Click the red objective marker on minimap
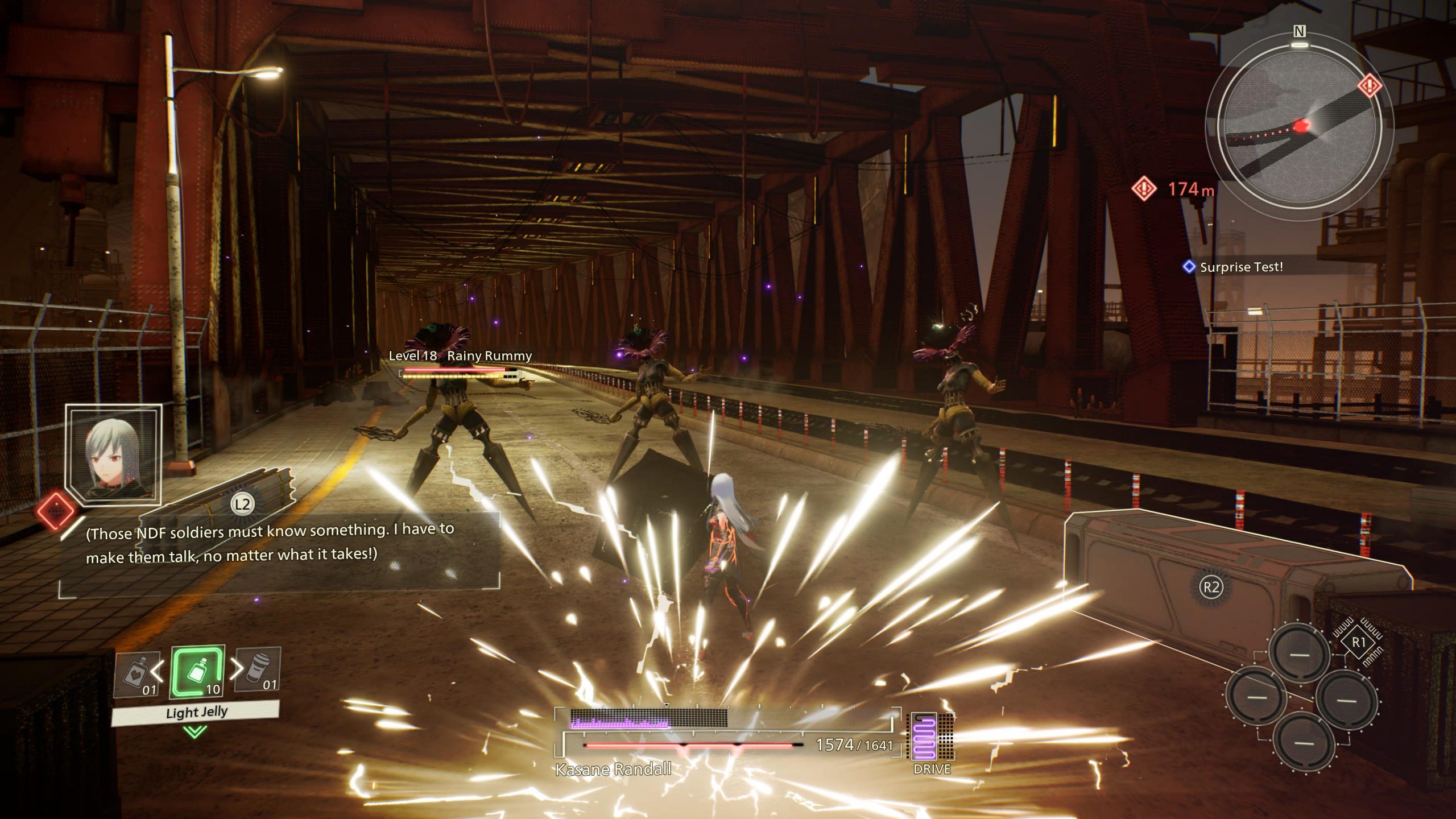1456x819 pixels. coord(1370,86)
